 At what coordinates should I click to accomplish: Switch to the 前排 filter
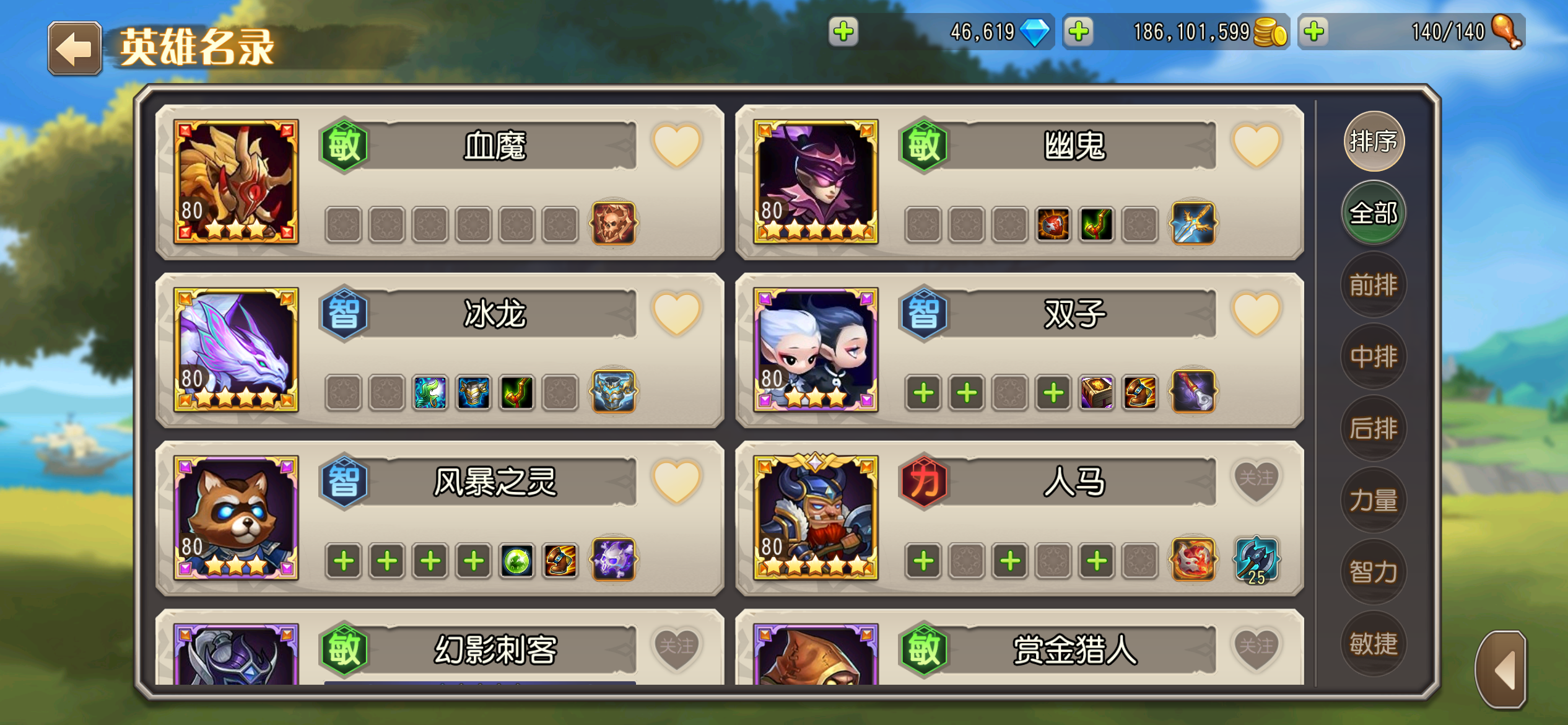(1373, 284)
